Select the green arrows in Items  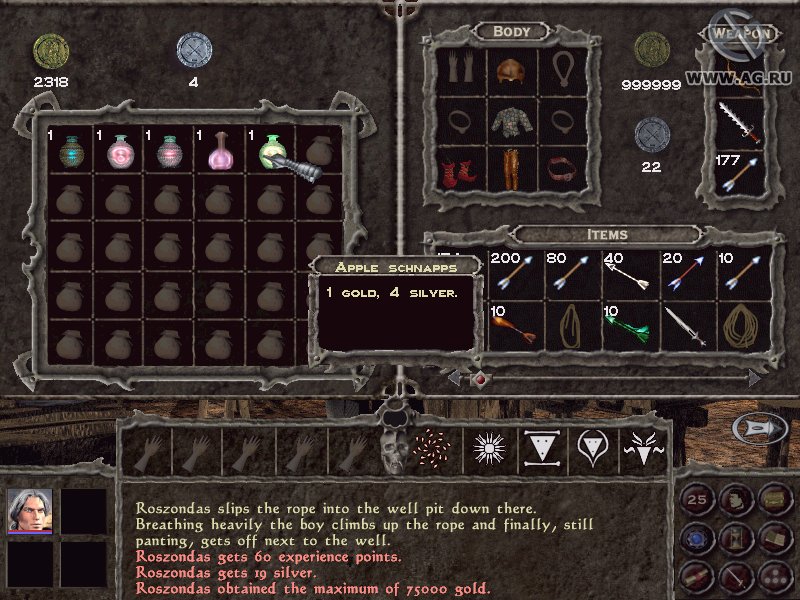pos(630,327)
